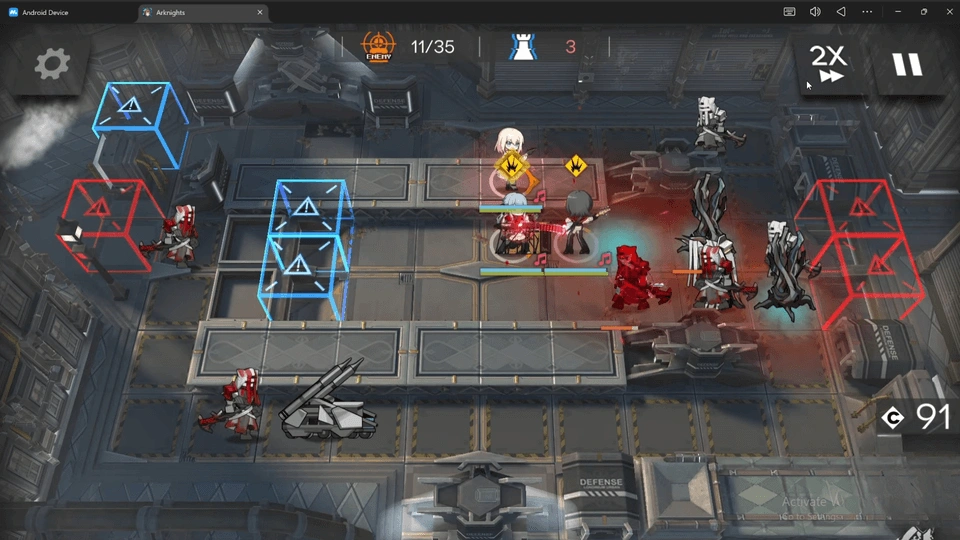This screenshot has height=540, width=960.
Task: Open the emulator keyboard settings
Action: coord(790,12)
